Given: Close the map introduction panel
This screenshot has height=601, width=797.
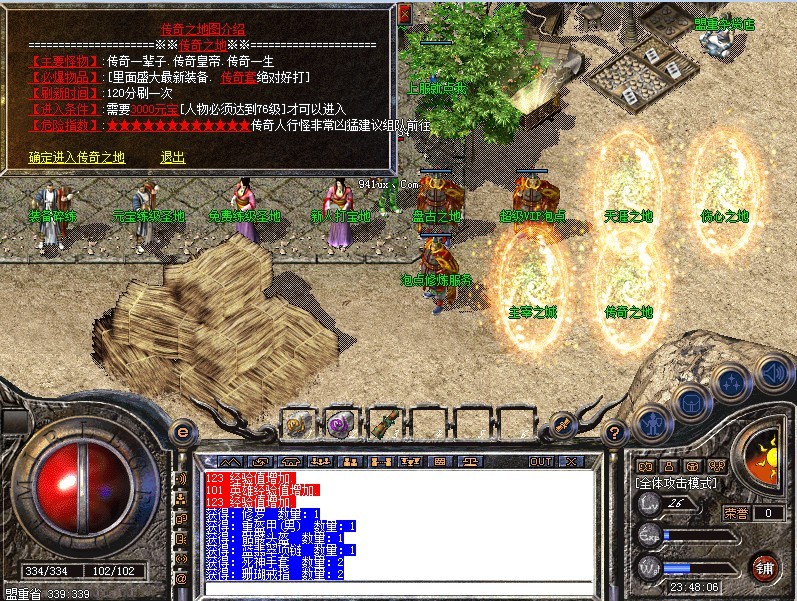Looking at the screenshot, I should (404, 12).
